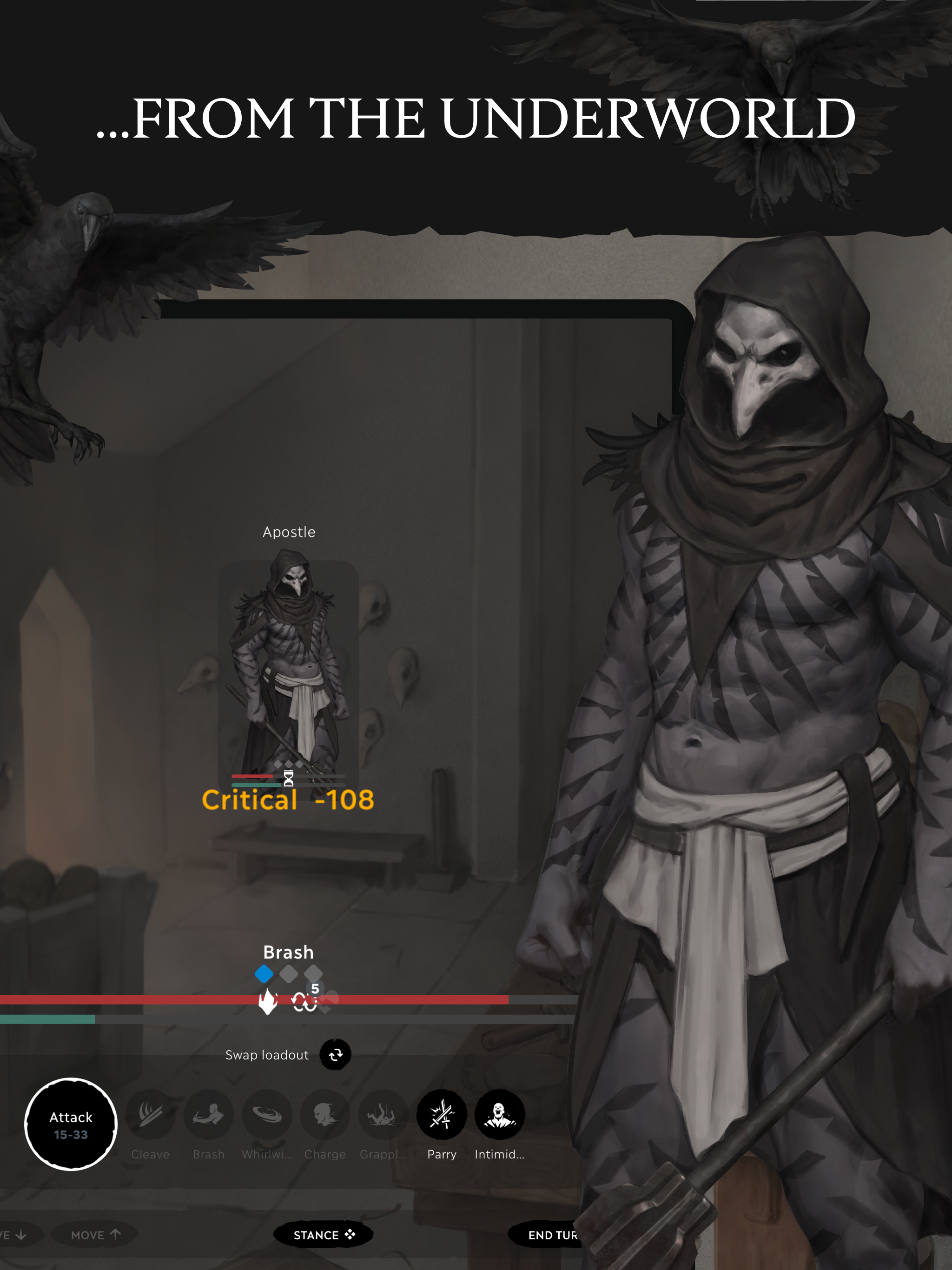Viewport: 952px width, 1270px height.
Task: Click the Swap loadout button
Action: coord(335,1055)
